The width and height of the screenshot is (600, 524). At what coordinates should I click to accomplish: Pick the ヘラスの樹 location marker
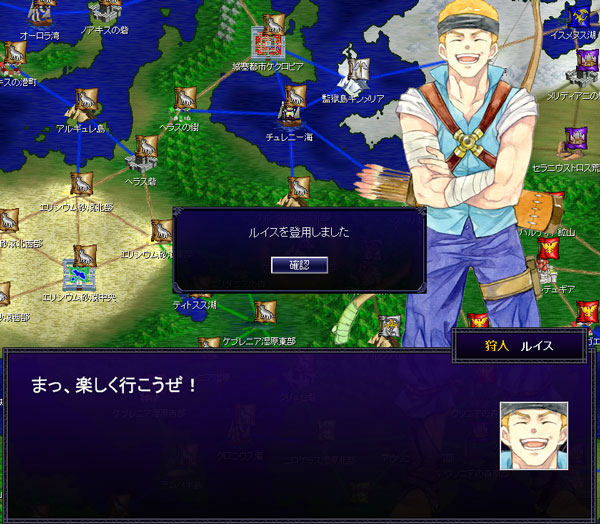point(185,99)
